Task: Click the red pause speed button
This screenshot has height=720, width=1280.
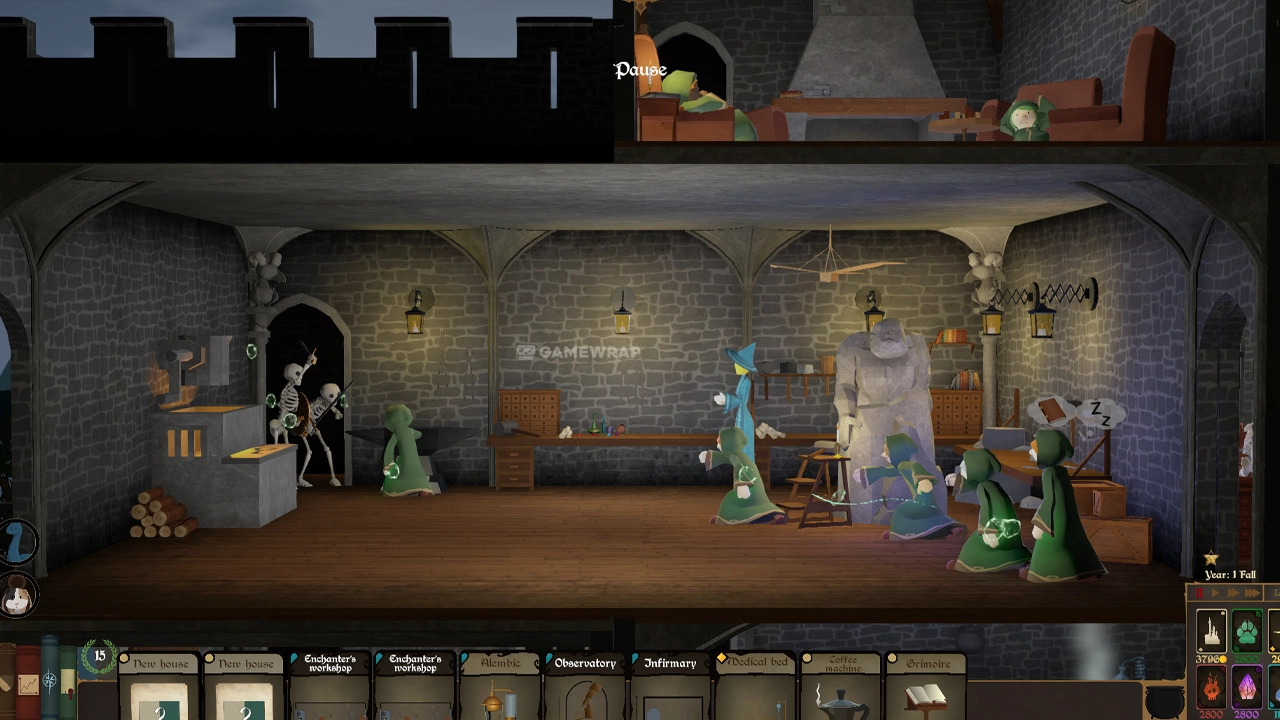Action: click(x=1199, y=594)
